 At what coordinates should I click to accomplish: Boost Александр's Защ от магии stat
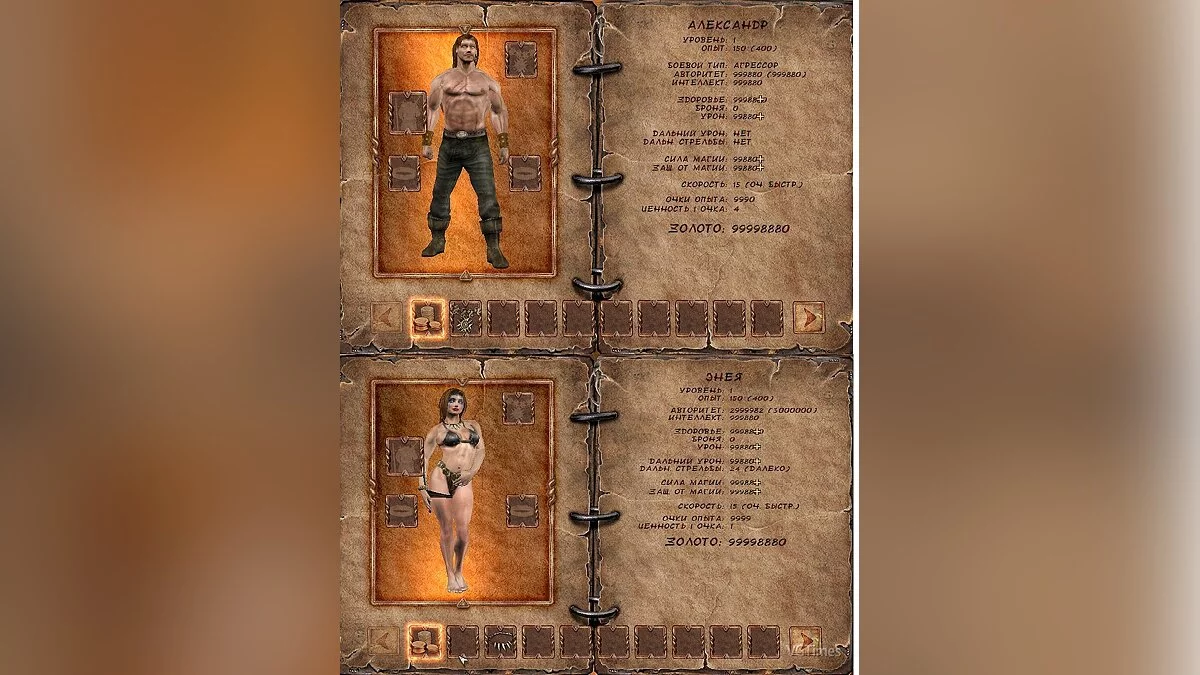(760, 168)
